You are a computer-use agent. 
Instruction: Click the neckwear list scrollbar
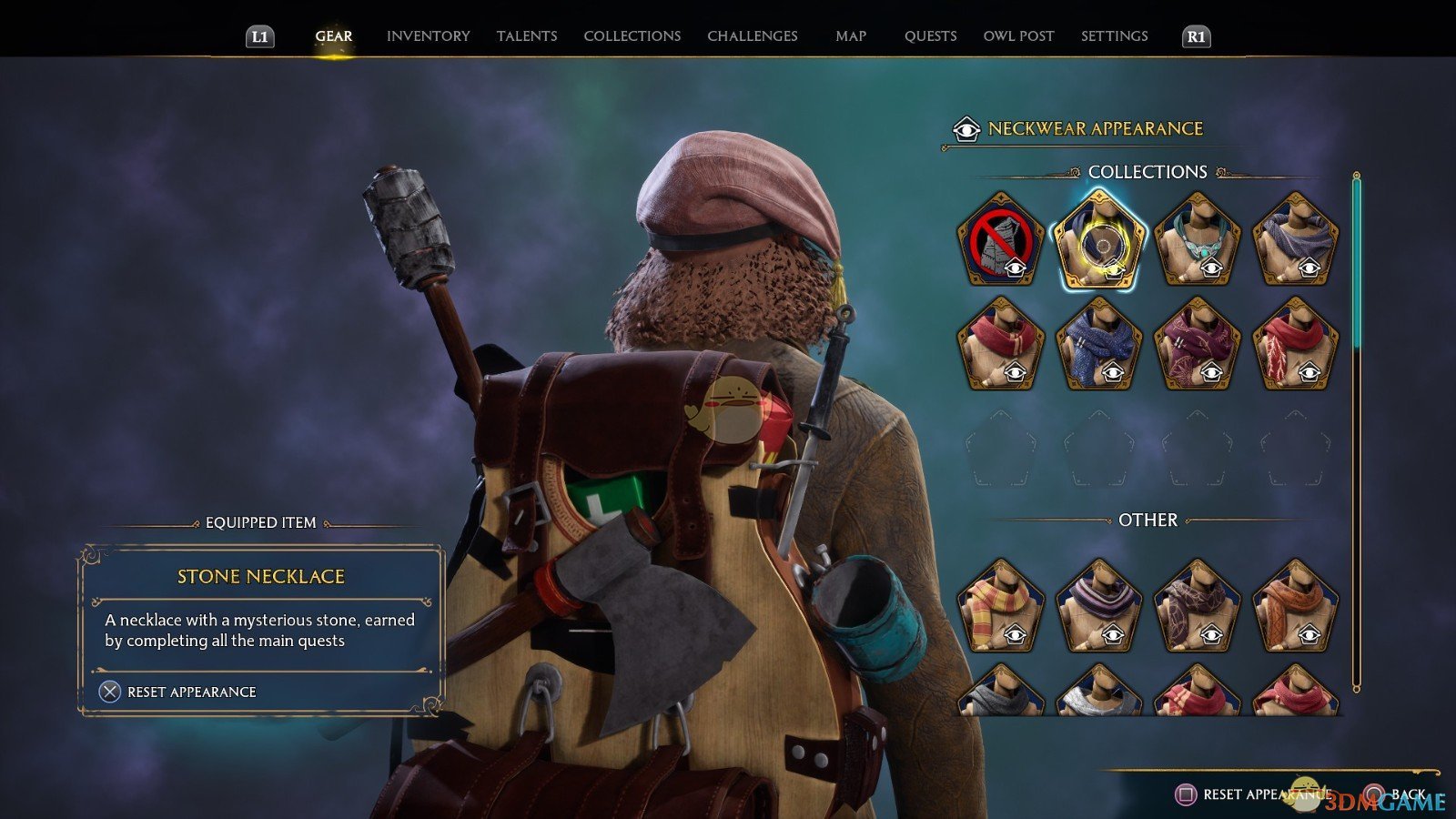tap(1356, 428)
